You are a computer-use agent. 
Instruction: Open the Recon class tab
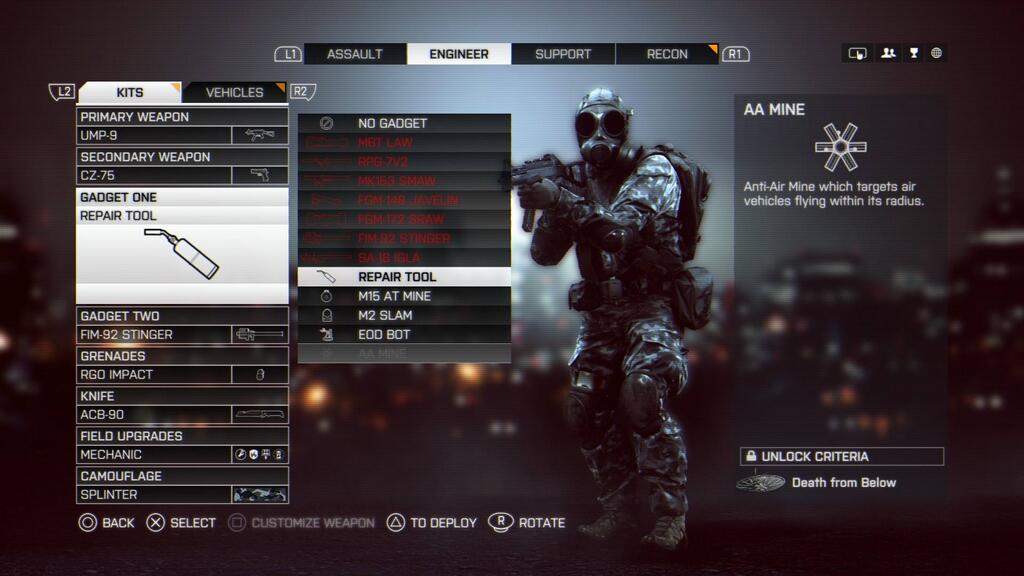(x=667, y=54)
